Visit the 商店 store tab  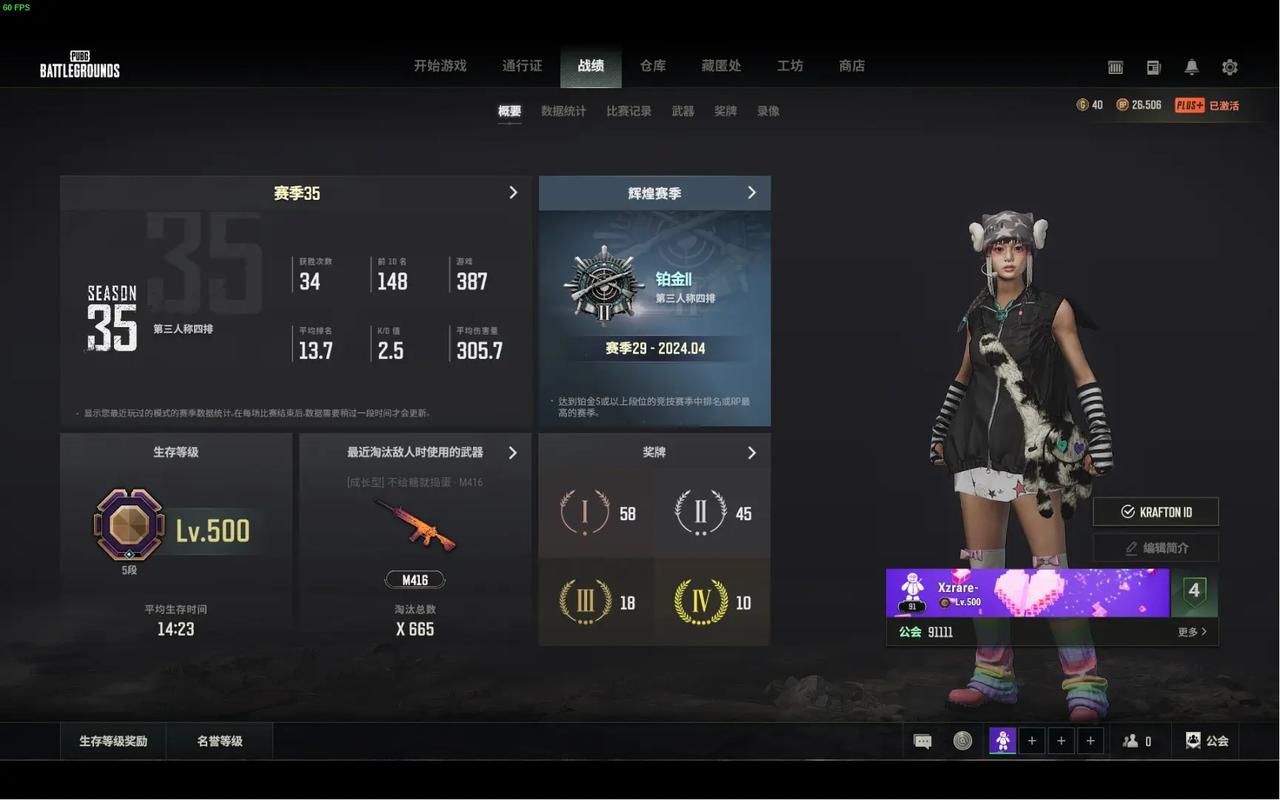(x=852, y=66)
